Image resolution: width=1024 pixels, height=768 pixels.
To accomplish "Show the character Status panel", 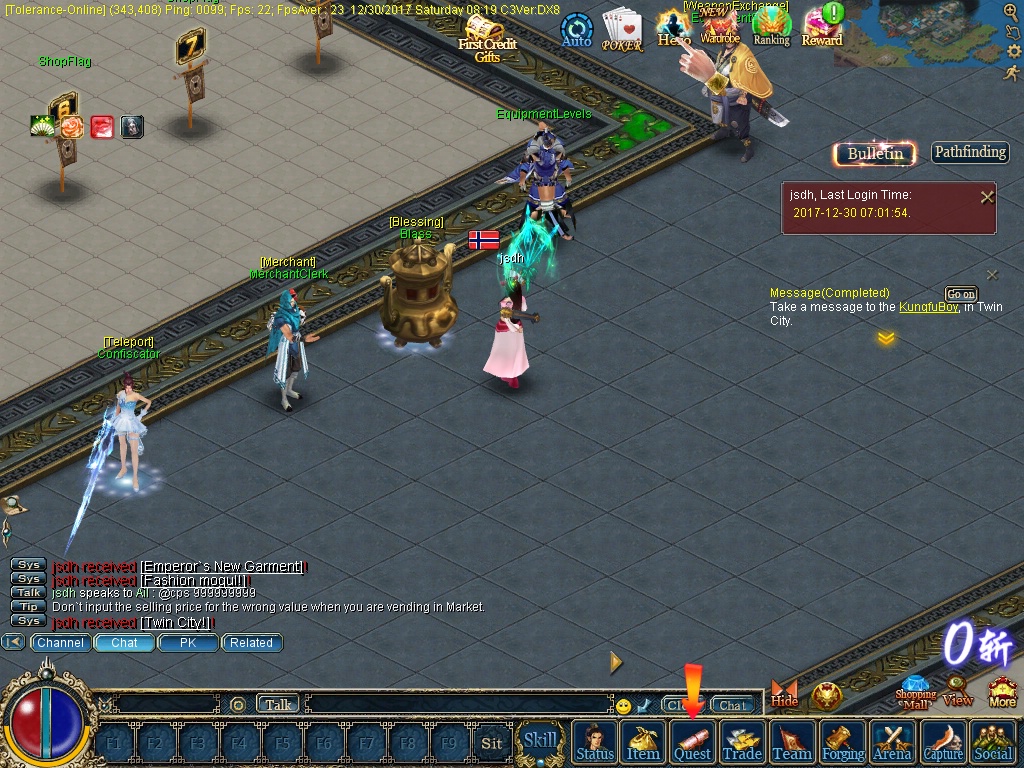I will [595, 742].
